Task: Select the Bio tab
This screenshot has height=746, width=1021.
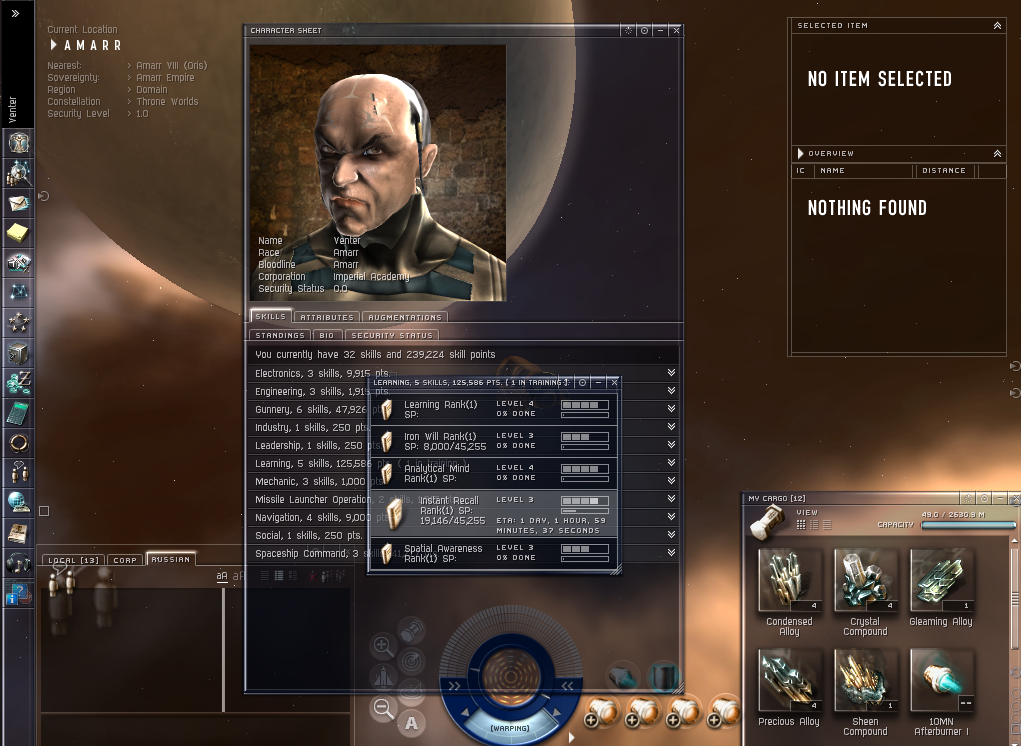Action: click(x=326, y=335)
